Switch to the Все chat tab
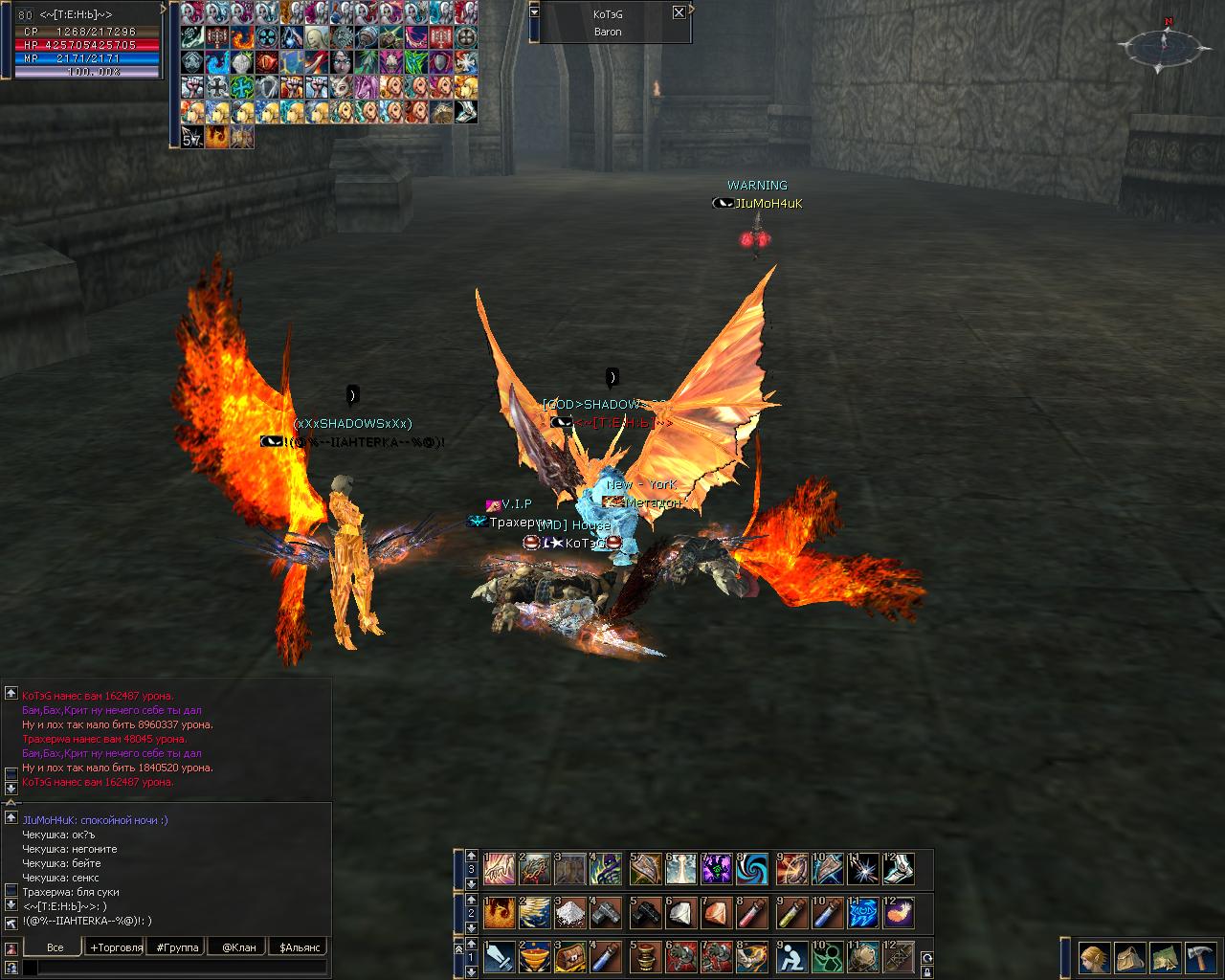 pos(55,947)
